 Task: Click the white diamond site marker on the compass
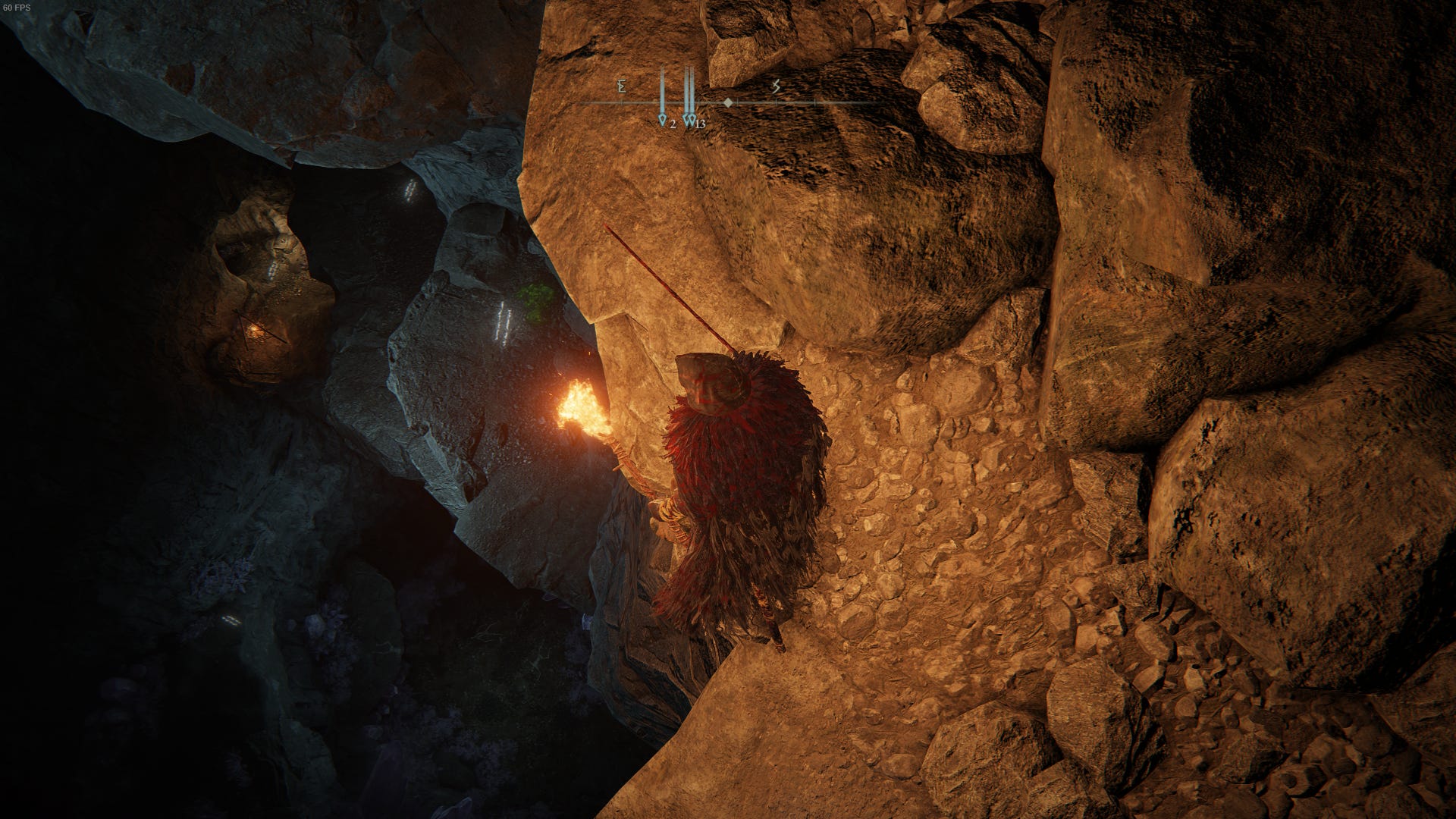pos(728,103)
